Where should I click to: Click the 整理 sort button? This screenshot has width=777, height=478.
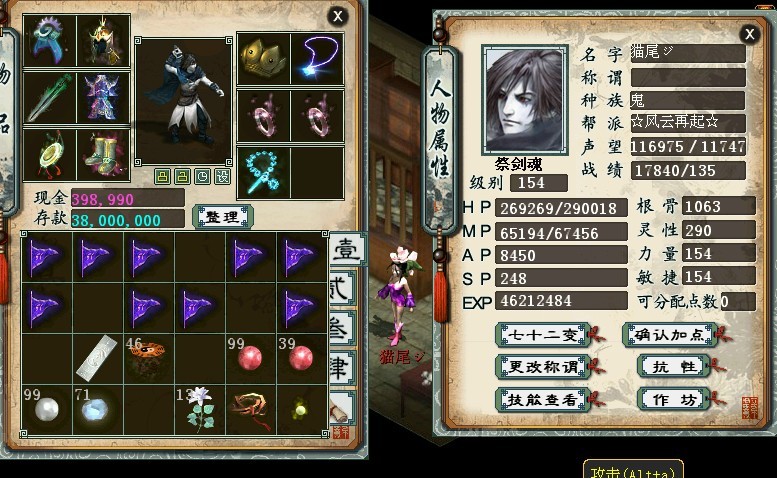221,216
